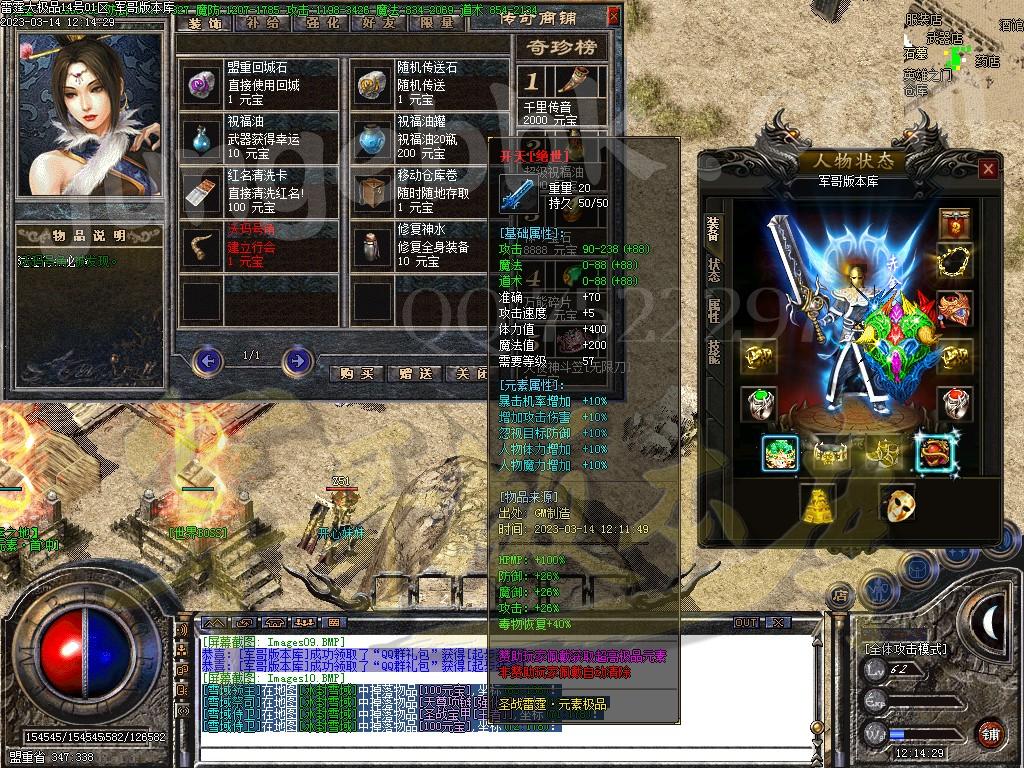Screen dimensions: 1024x768
Task: Go to the previous shop page arrow
Action: [x=207, y=360]
